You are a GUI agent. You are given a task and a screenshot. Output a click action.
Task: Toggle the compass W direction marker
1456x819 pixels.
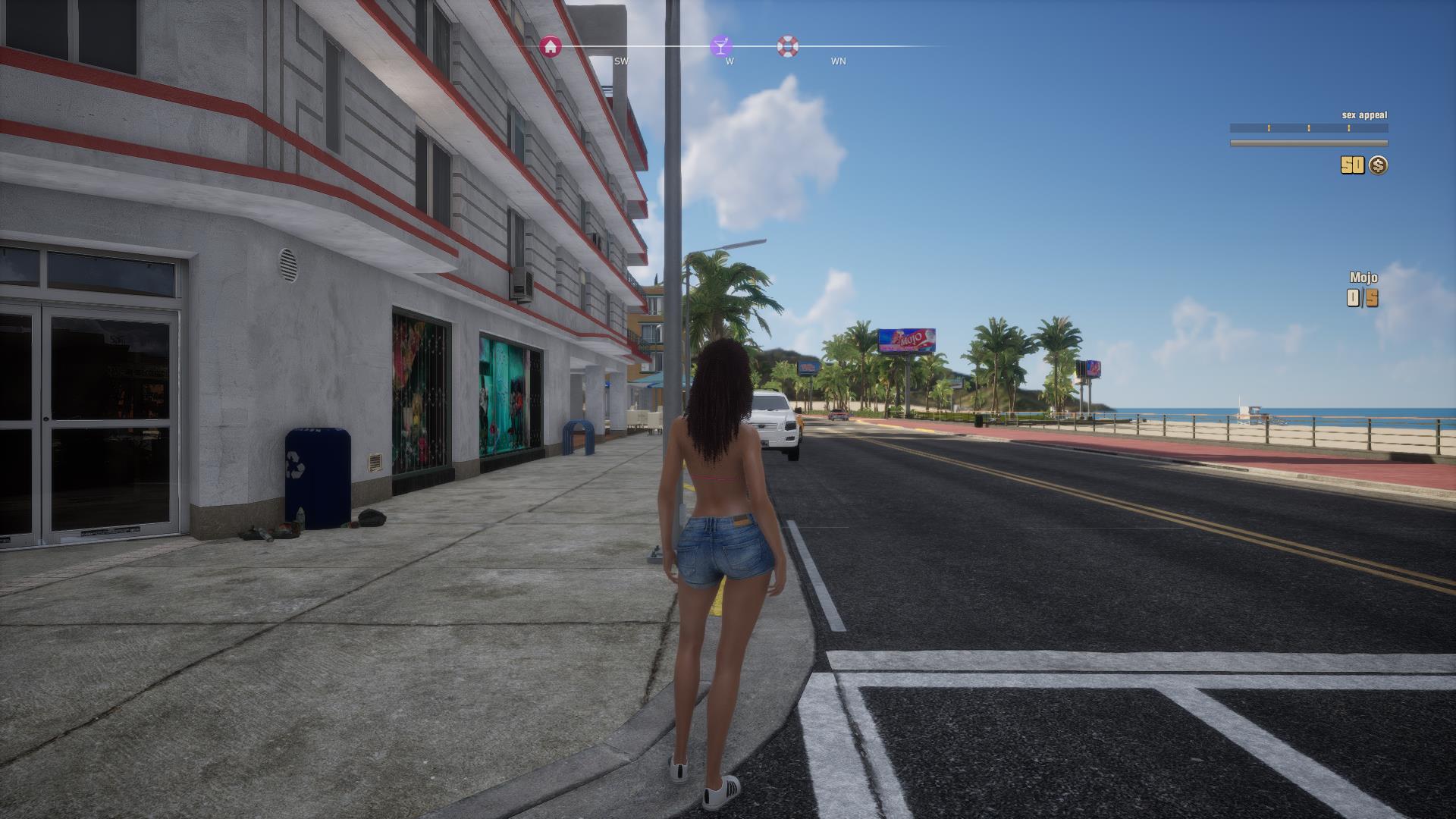point(729,61)
